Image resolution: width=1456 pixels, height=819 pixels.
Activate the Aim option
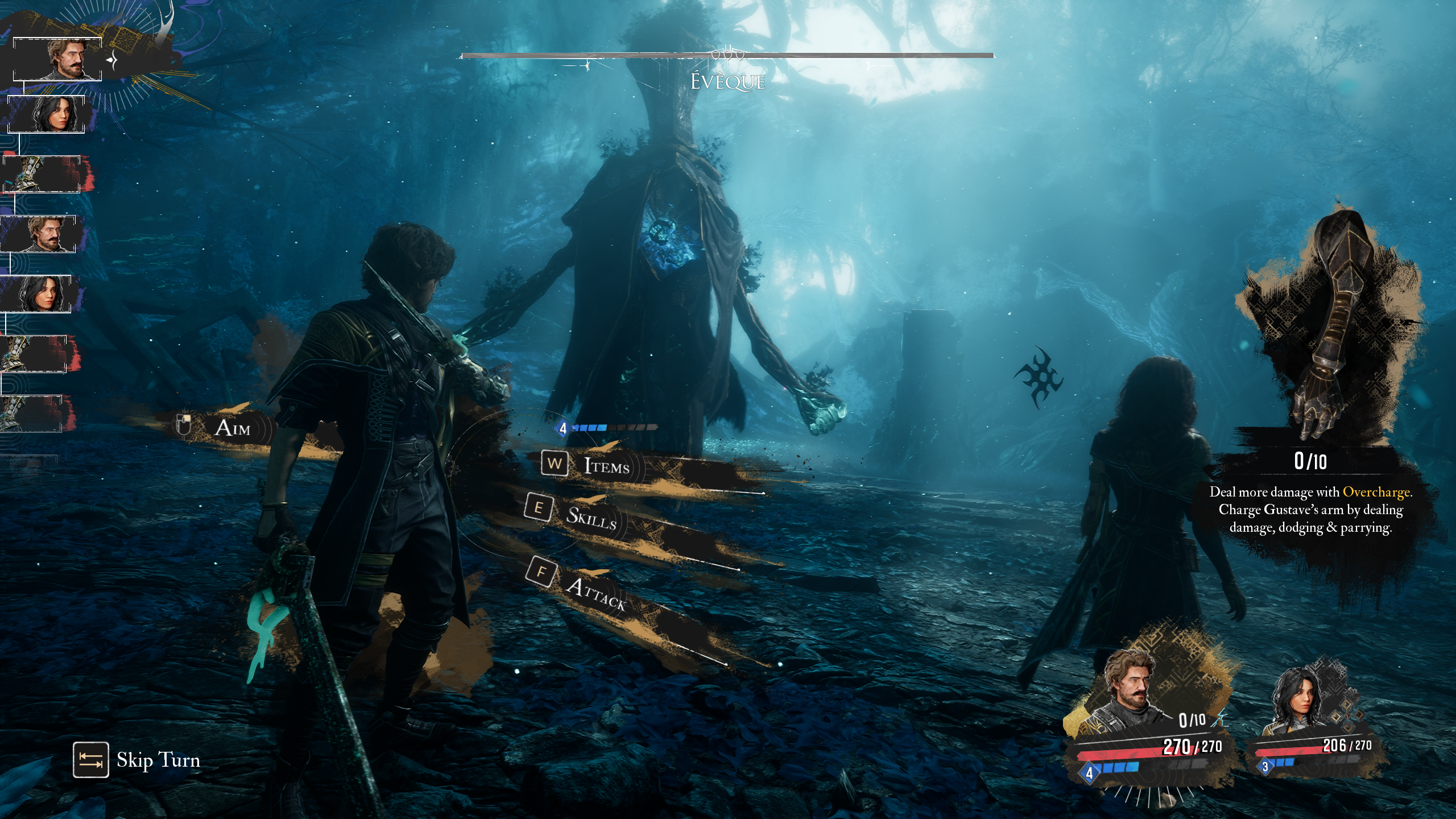[x=232, y=428]
